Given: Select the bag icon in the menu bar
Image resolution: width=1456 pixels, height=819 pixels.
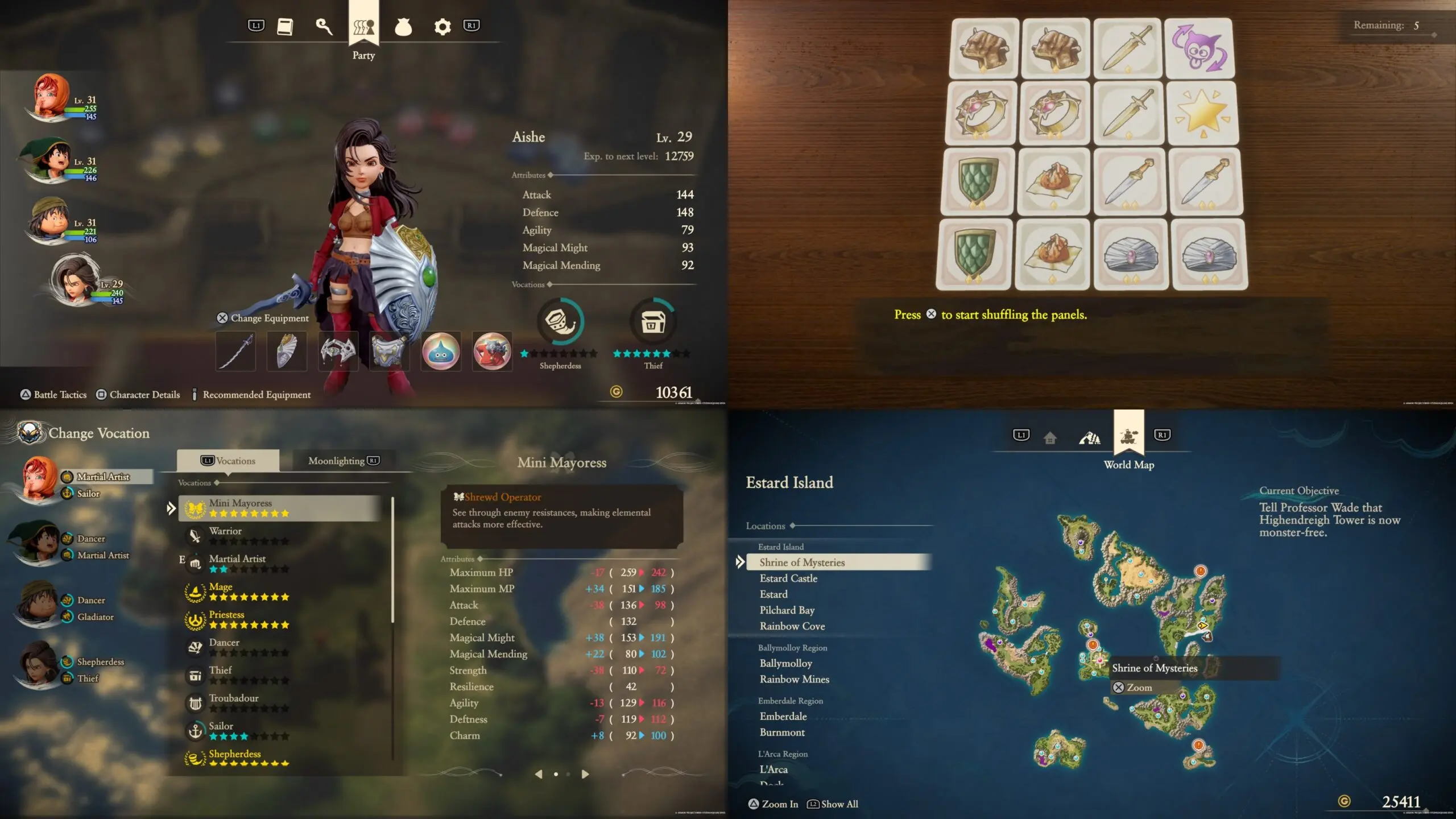Looking at the screenshot, I should 403,27.
